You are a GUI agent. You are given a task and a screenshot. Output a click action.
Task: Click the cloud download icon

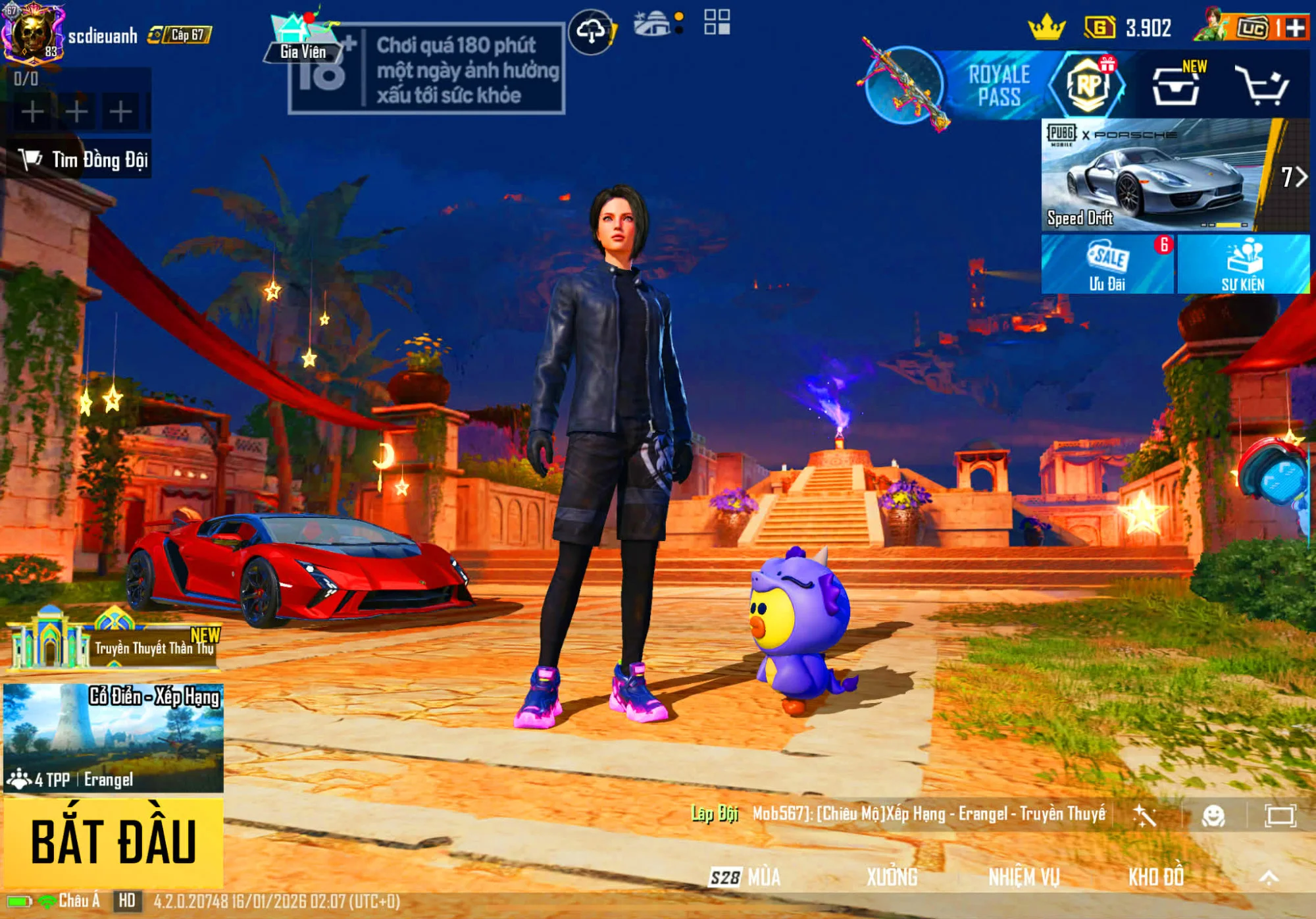(x=592, y=31)
